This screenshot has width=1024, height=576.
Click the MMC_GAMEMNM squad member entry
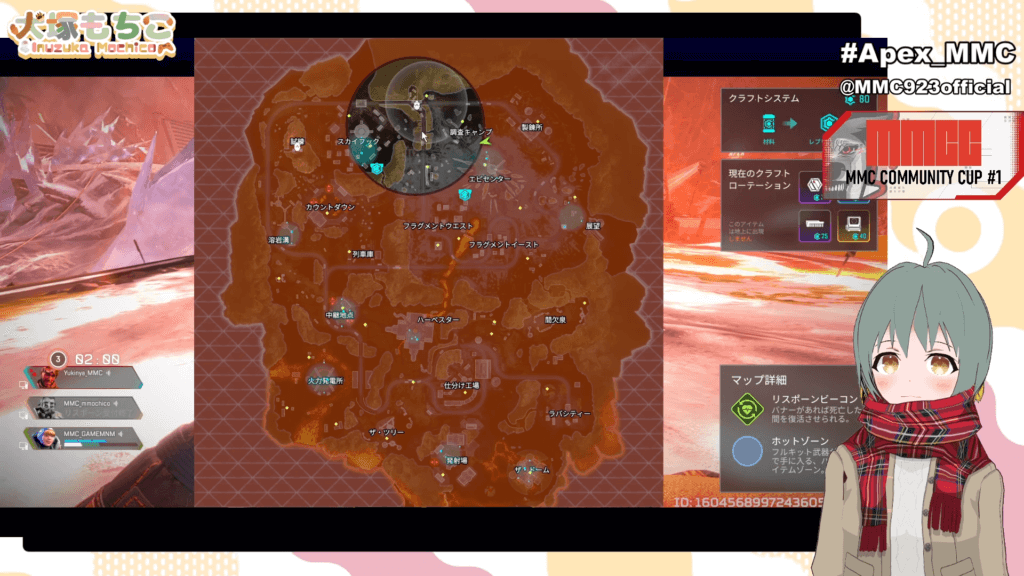84,436
